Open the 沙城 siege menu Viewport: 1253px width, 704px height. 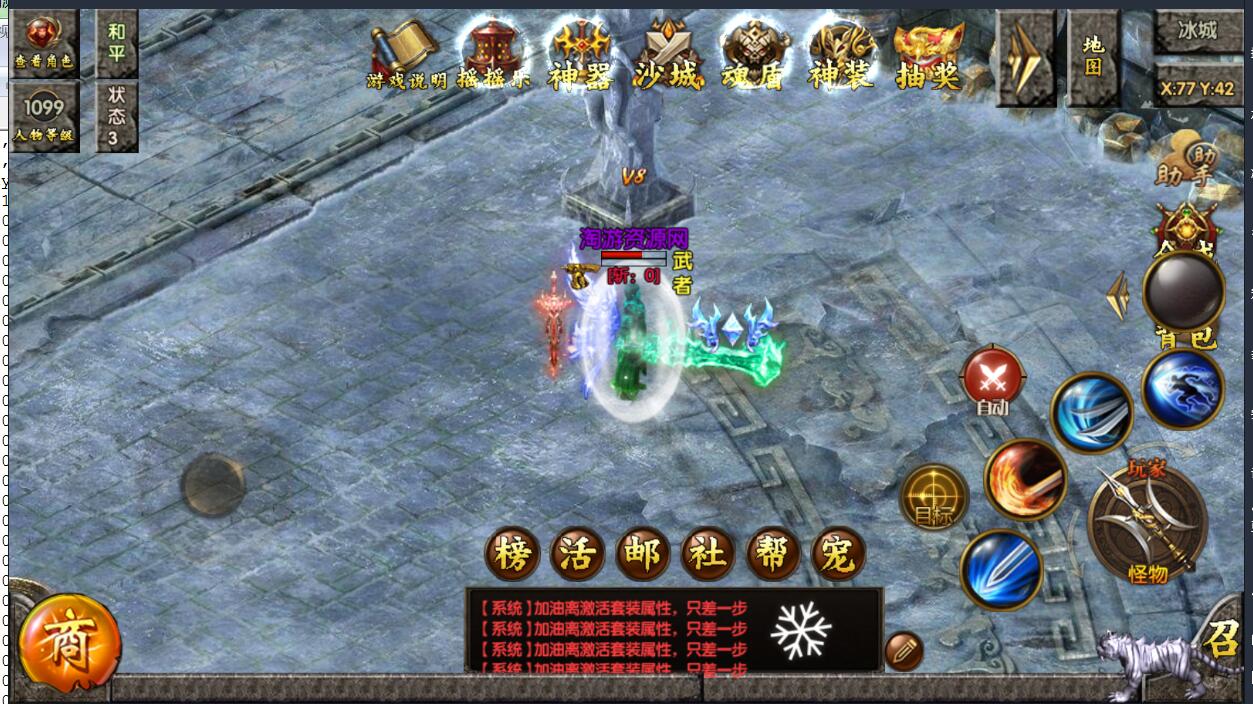[x=667, y=56]
